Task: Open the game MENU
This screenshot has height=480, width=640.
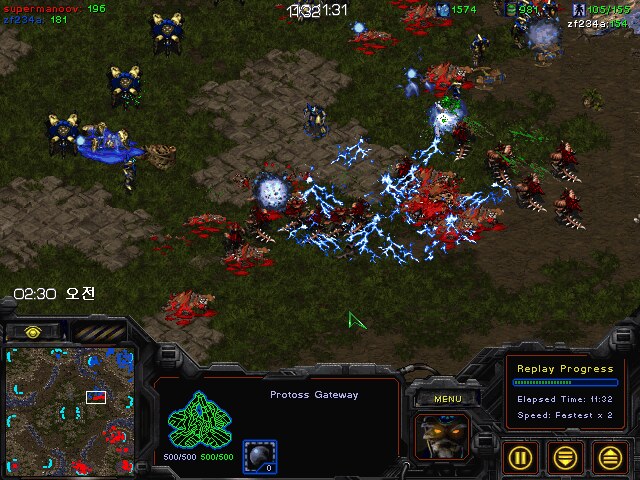Action: point(447,399)
